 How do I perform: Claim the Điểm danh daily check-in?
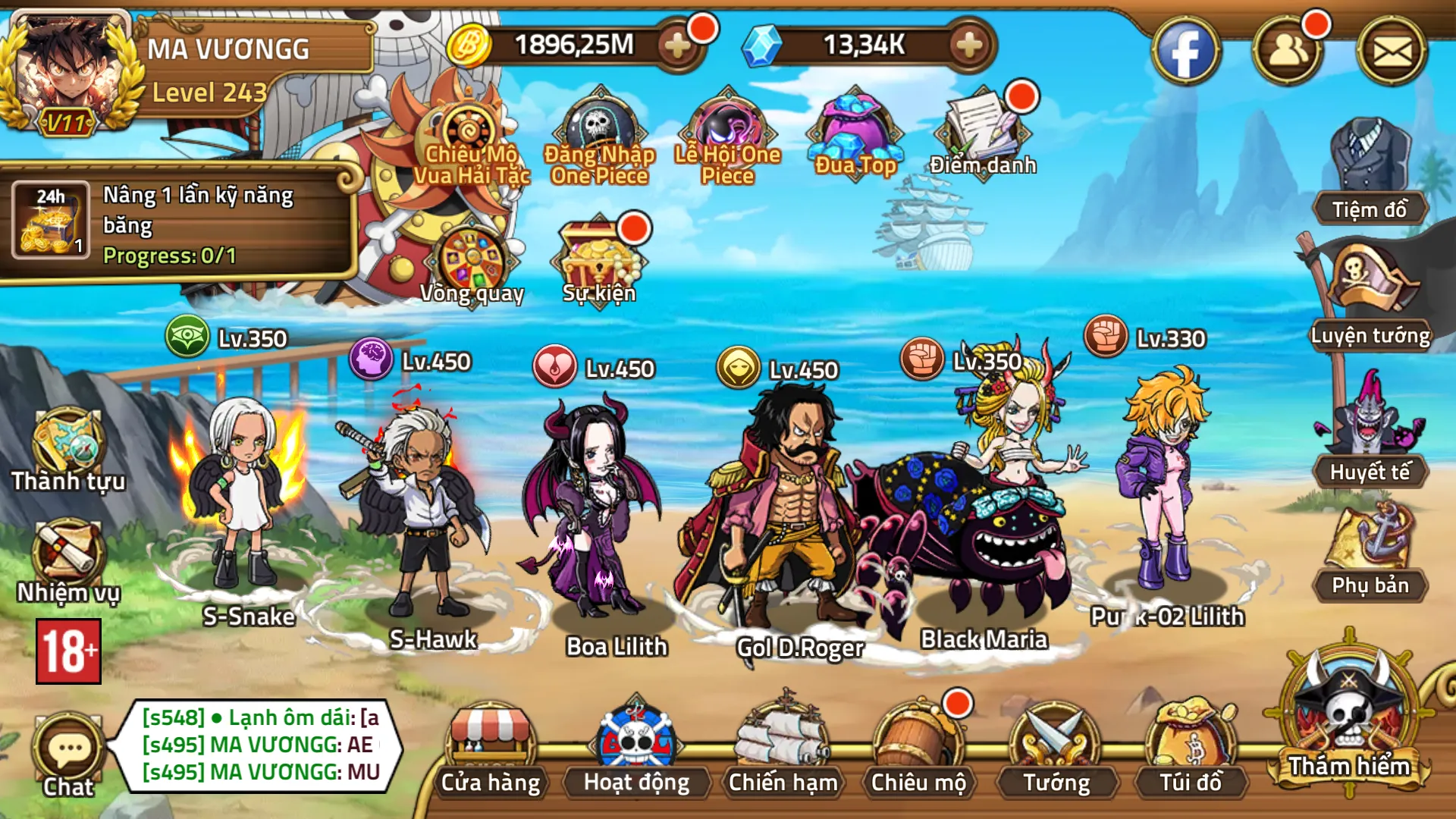[983, 133]
